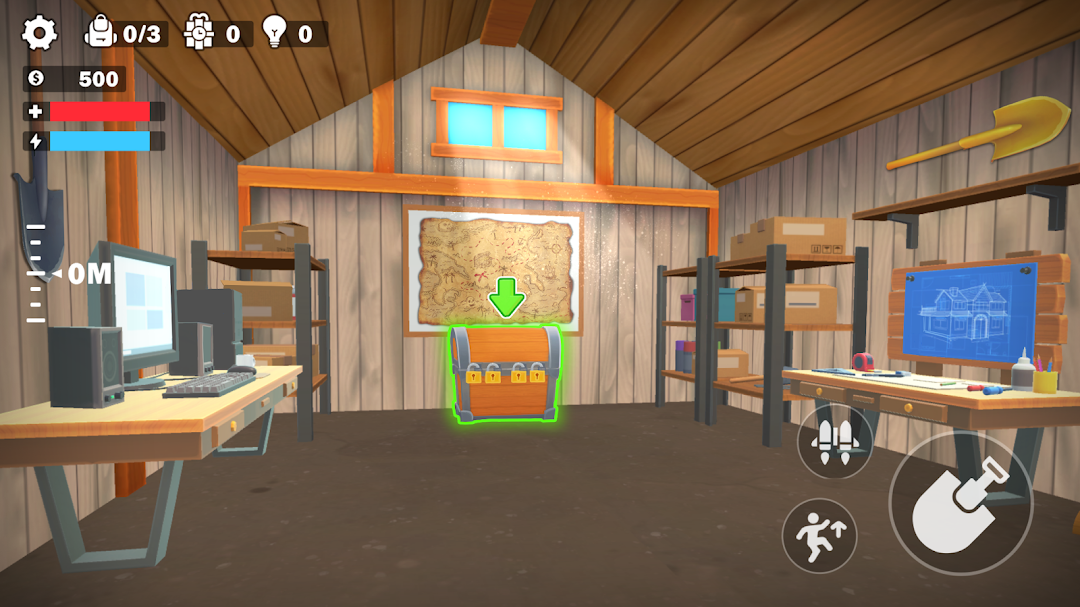
Task: Tap the shovel dig button
Action: pos(960,502)
